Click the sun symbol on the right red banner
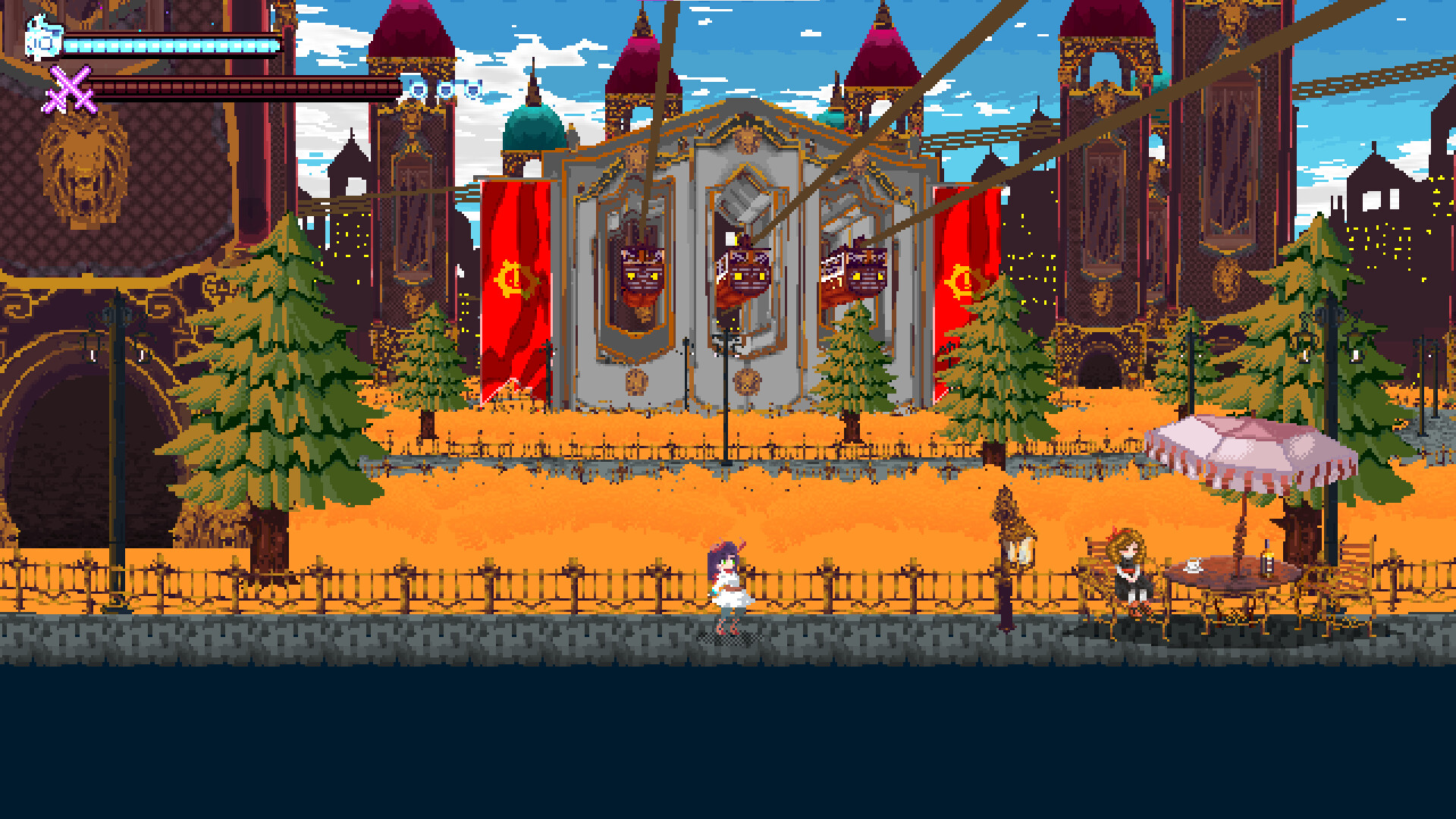Screen dimensions: 1456x819 965,281
